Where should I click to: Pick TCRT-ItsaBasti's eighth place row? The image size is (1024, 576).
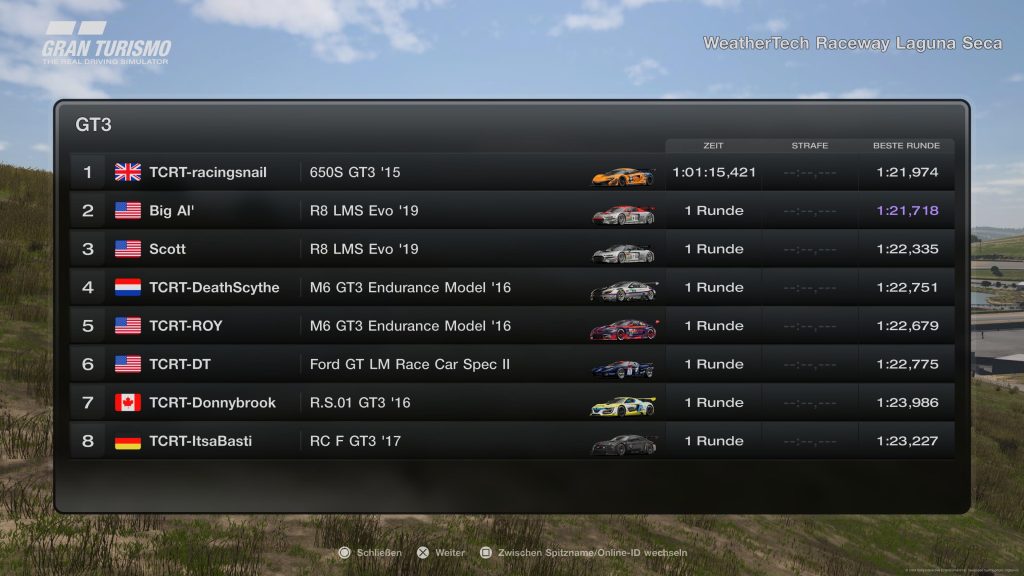click(x=510, y=441)
